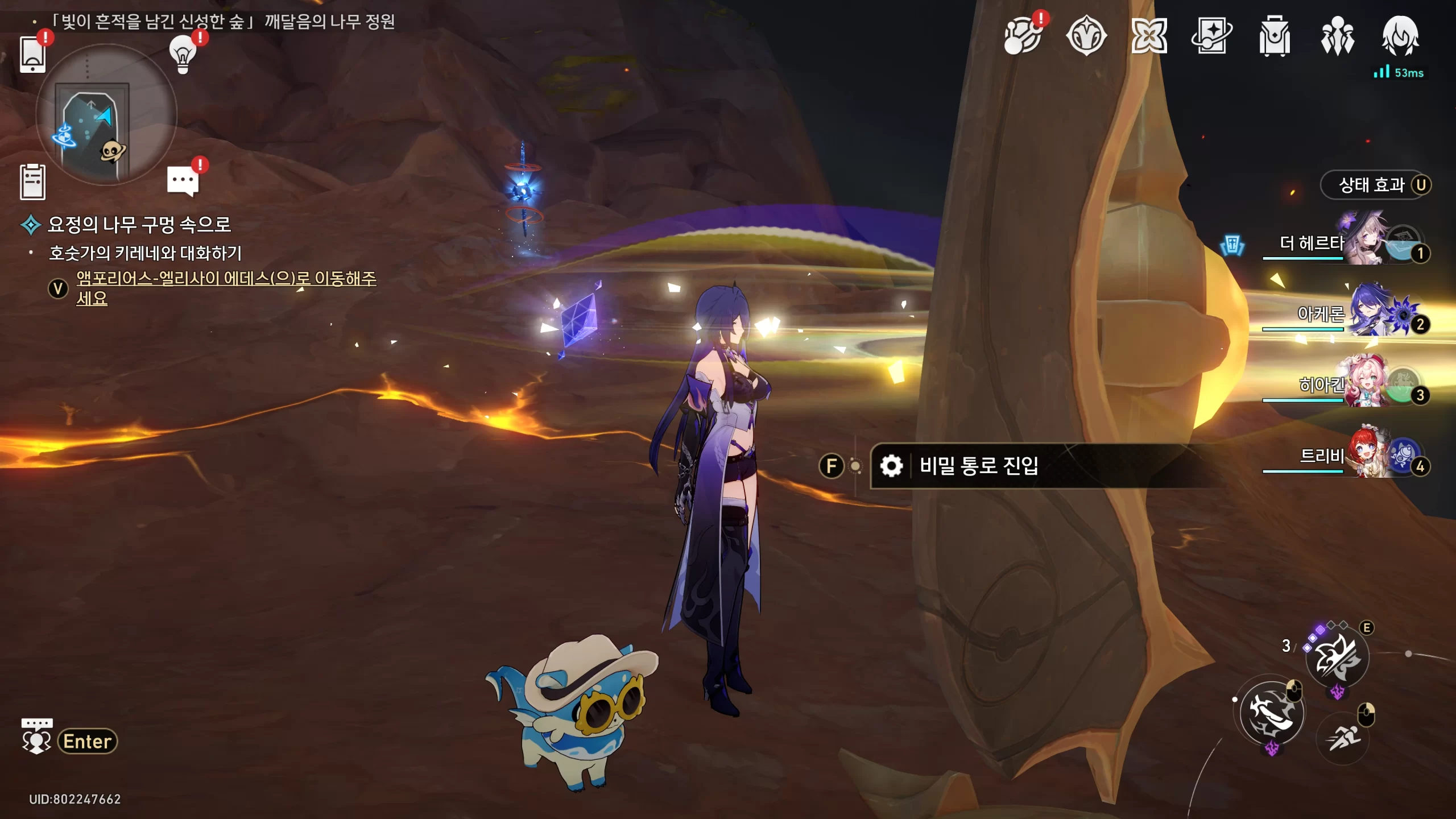
Task: Select the tracked quest 요정의 나무 구멍 속으로
Action: [x=139, y=225]
